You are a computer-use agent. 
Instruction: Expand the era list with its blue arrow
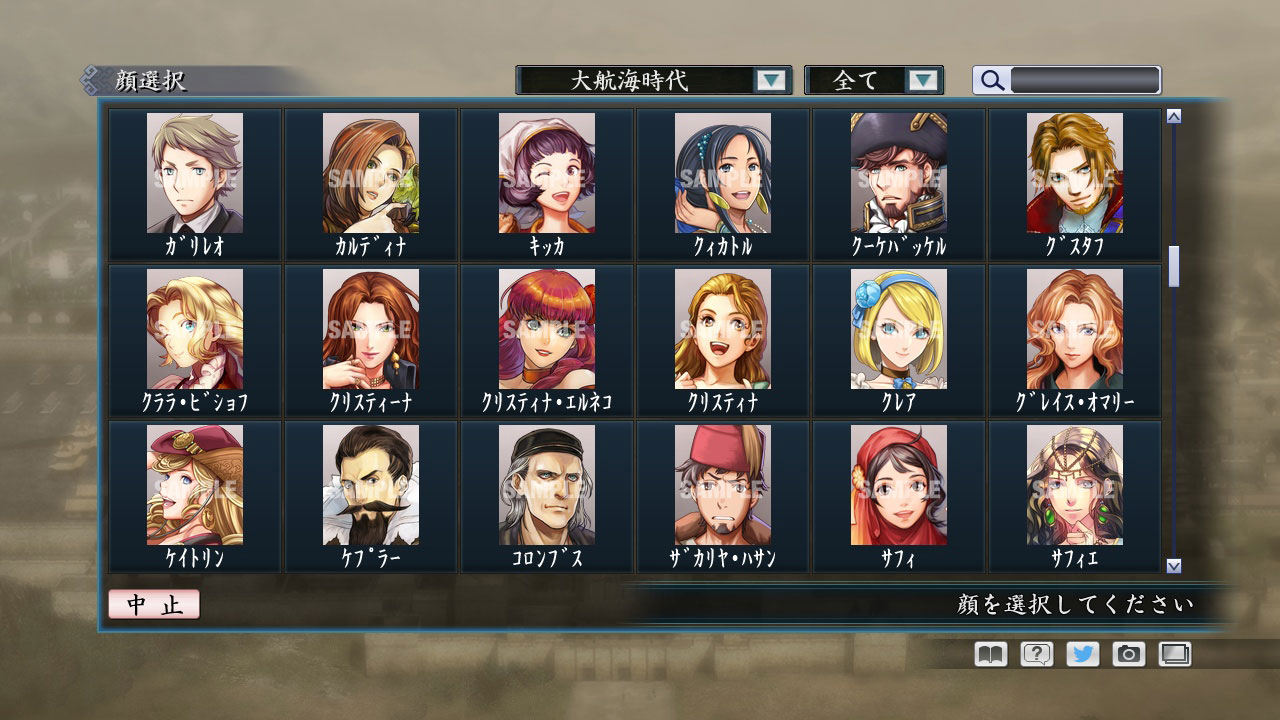pos(770,80)
